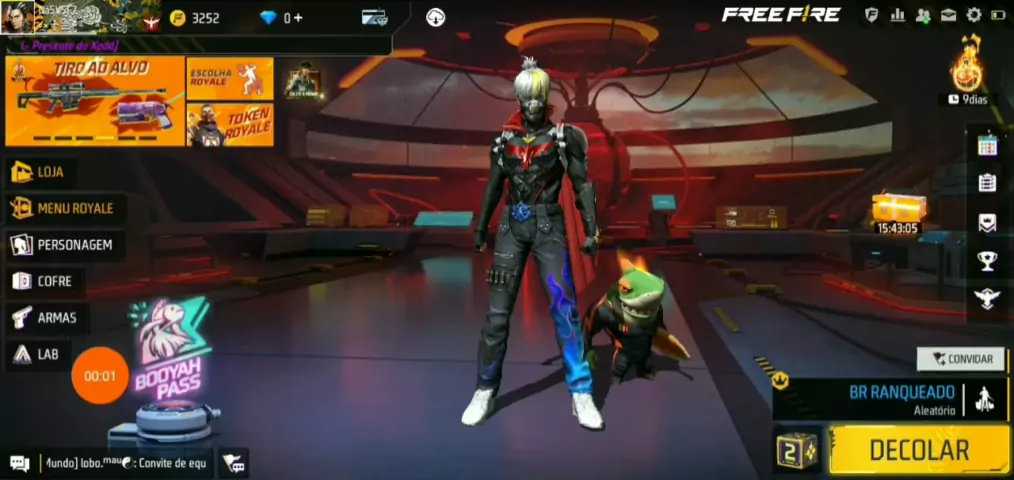Open the player profile avatar
This screenshot has width=1014, height=480.
click(x=20, y=17)
